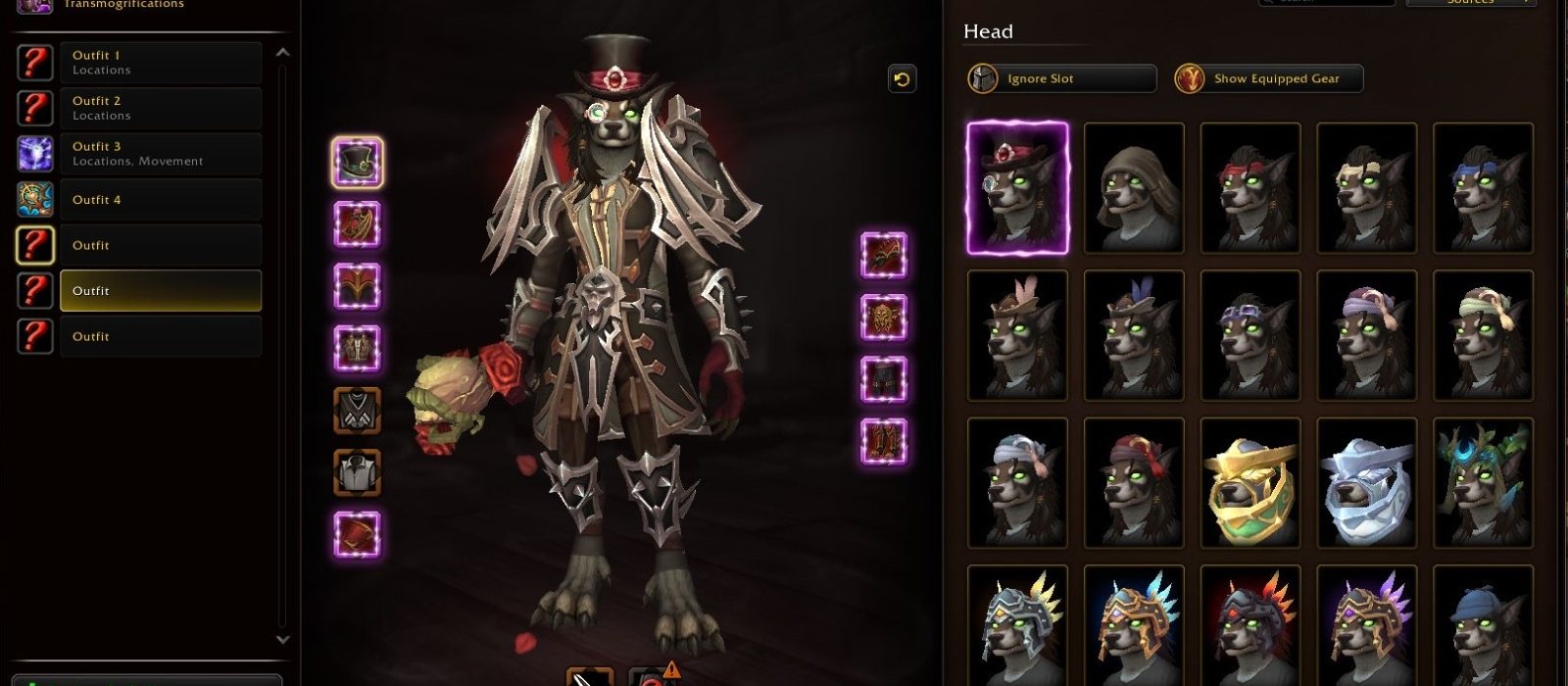Select the white plate helmet appearance
The height and width of the screenshot is (686, 1568).
pyautogui.click(x=1366, y=483)
